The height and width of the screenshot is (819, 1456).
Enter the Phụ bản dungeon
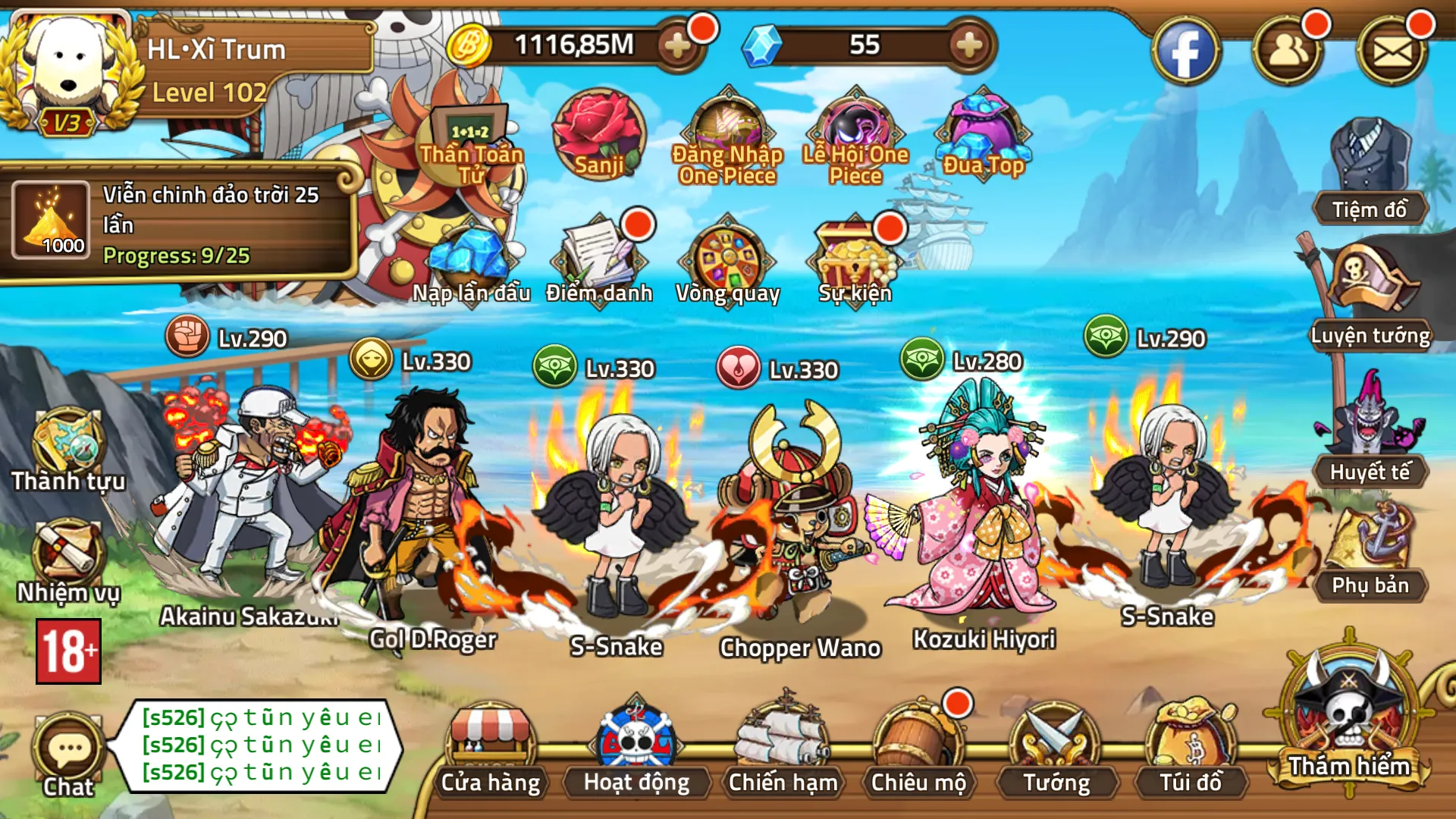click(x=1370, y=550)
